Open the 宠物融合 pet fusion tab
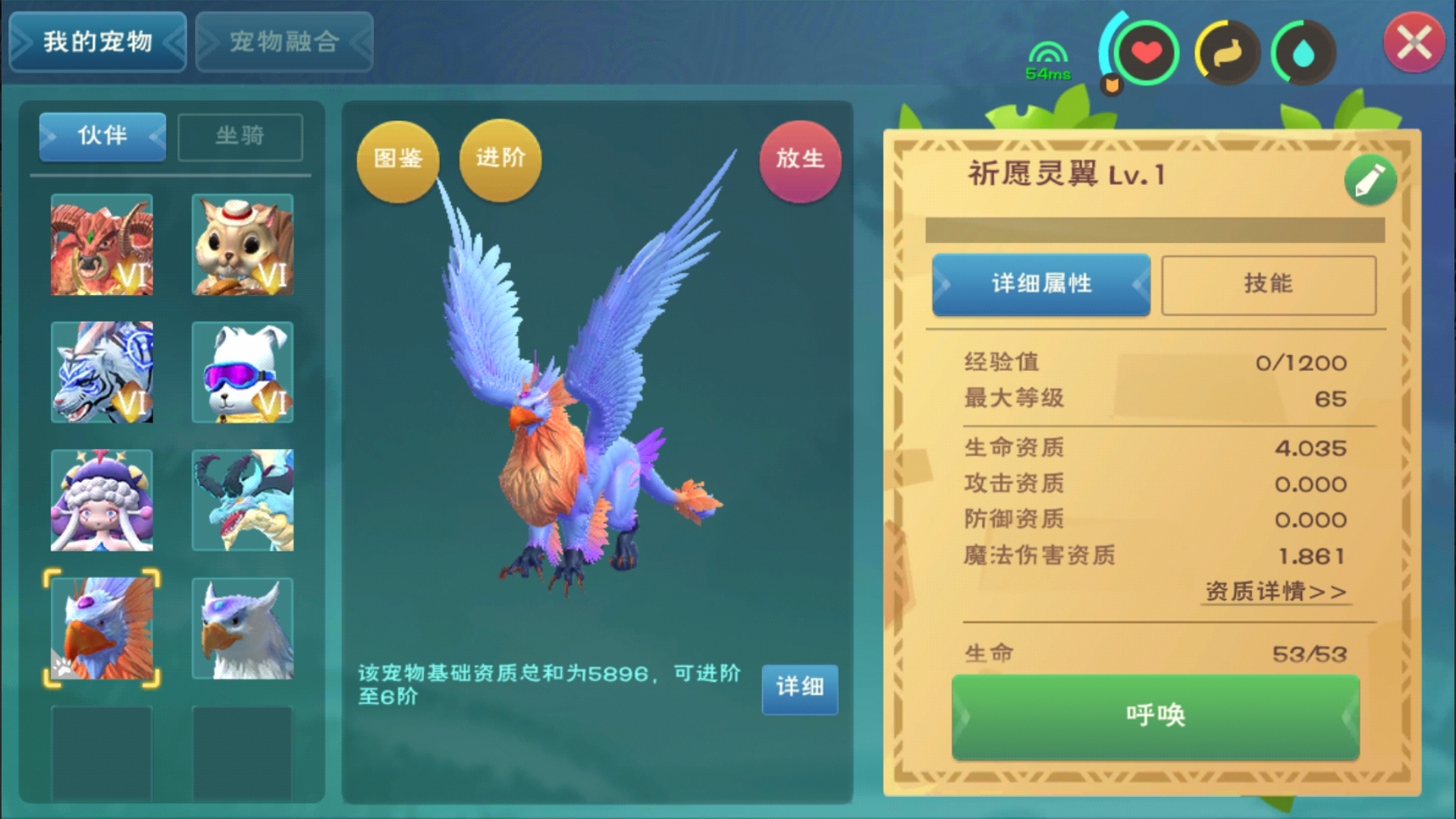The height and width of the screenshot is (819, 1456). (x=284, y=42)
